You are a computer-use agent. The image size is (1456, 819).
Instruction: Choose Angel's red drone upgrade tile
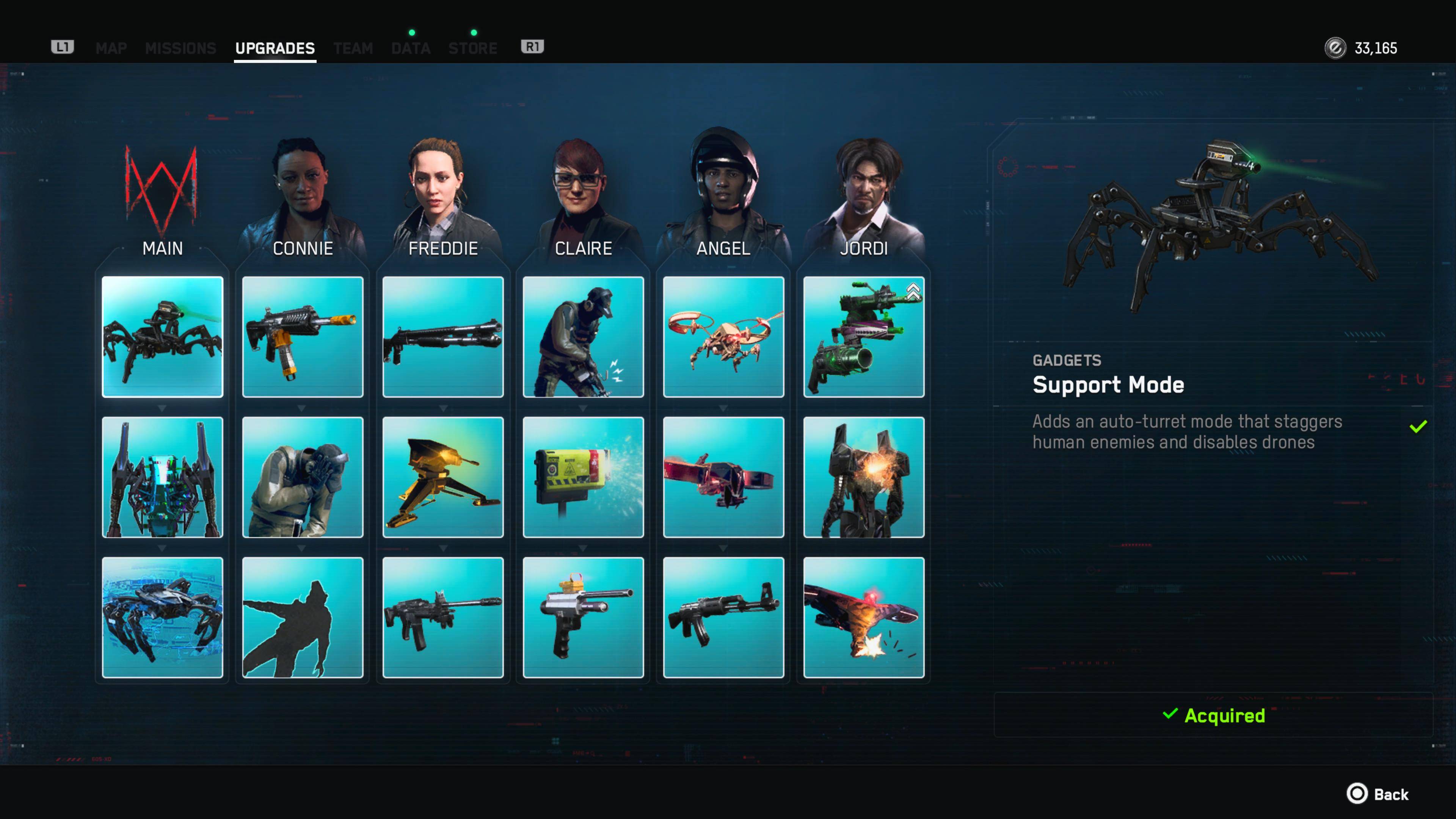tap(723, 477)
